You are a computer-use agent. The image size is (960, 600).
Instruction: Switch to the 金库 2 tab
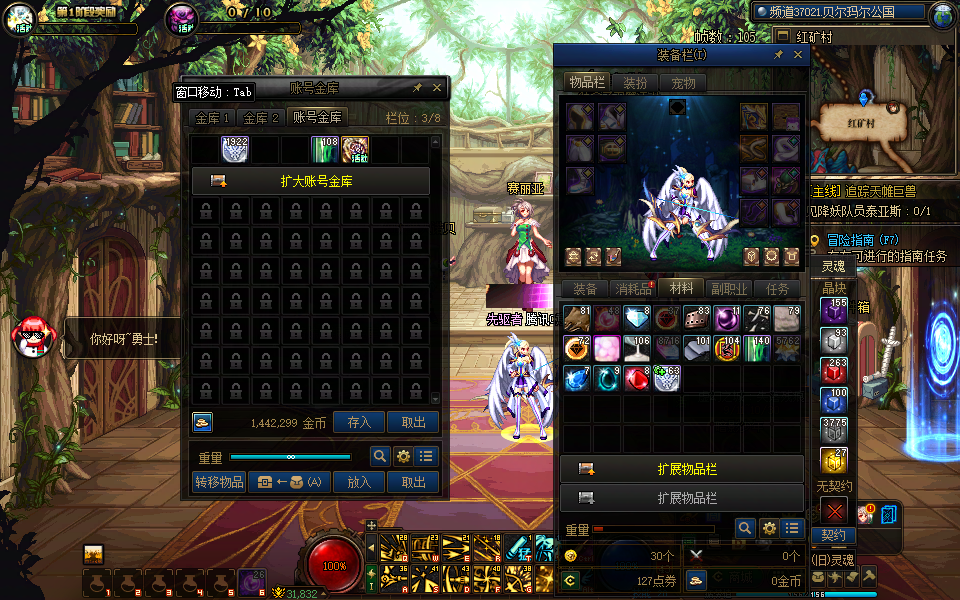tap(262, 118)
